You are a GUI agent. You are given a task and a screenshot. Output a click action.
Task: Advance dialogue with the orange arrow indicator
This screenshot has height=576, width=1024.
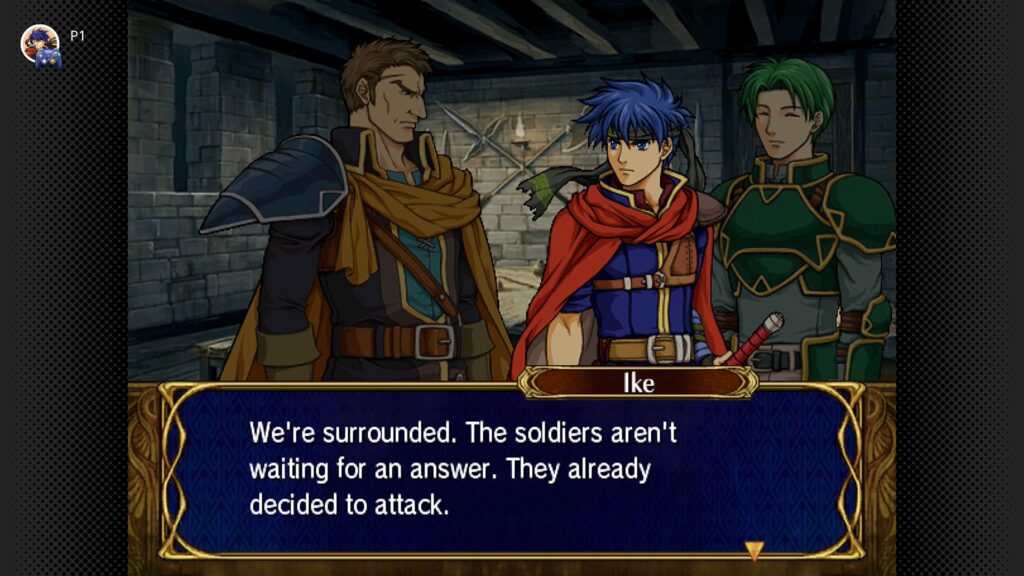point(754,550)
